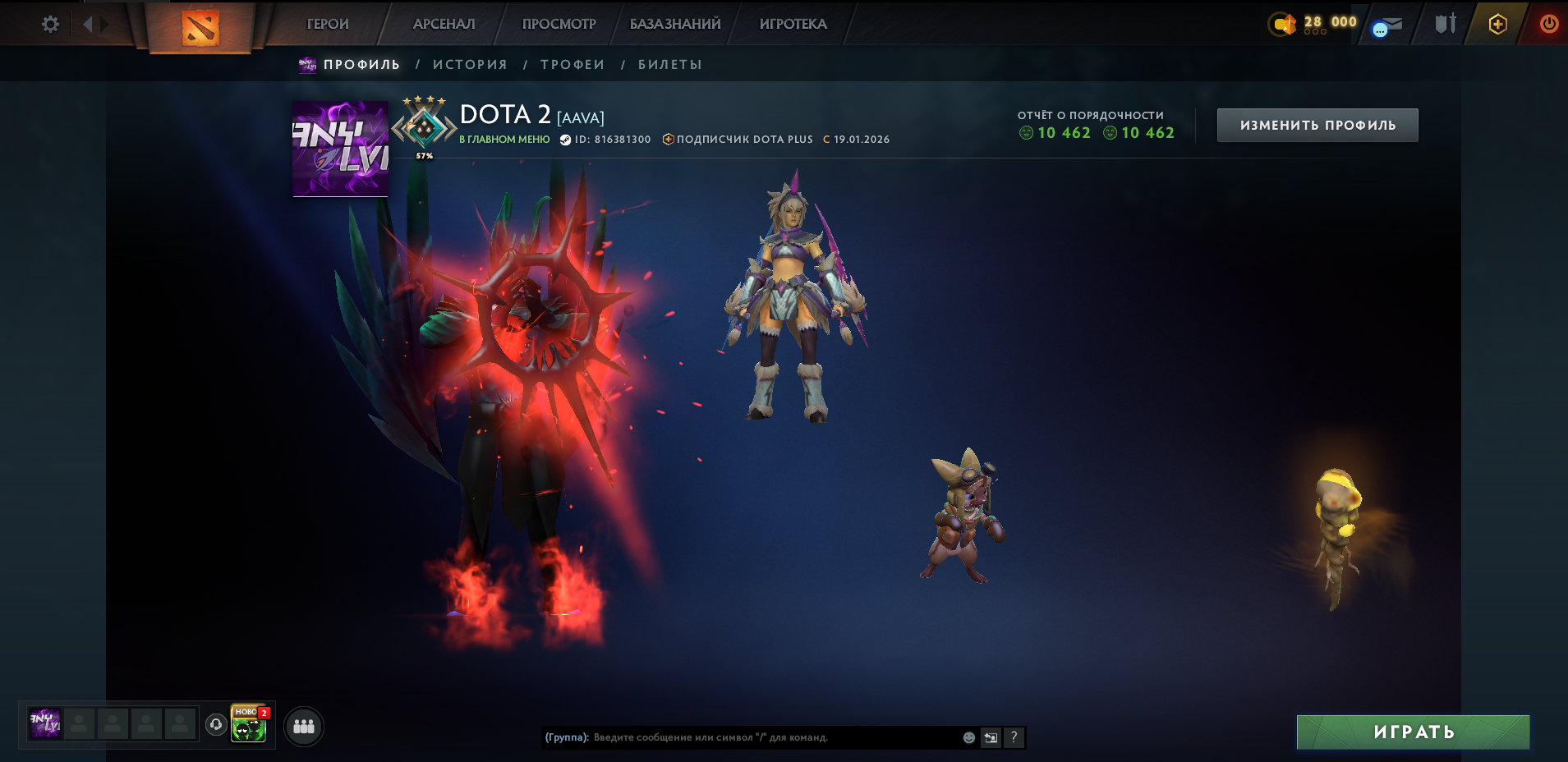Viewport: 1568px width, 762px height.
Task: Toggle chat help with the question mark button
Action: 1014,738
